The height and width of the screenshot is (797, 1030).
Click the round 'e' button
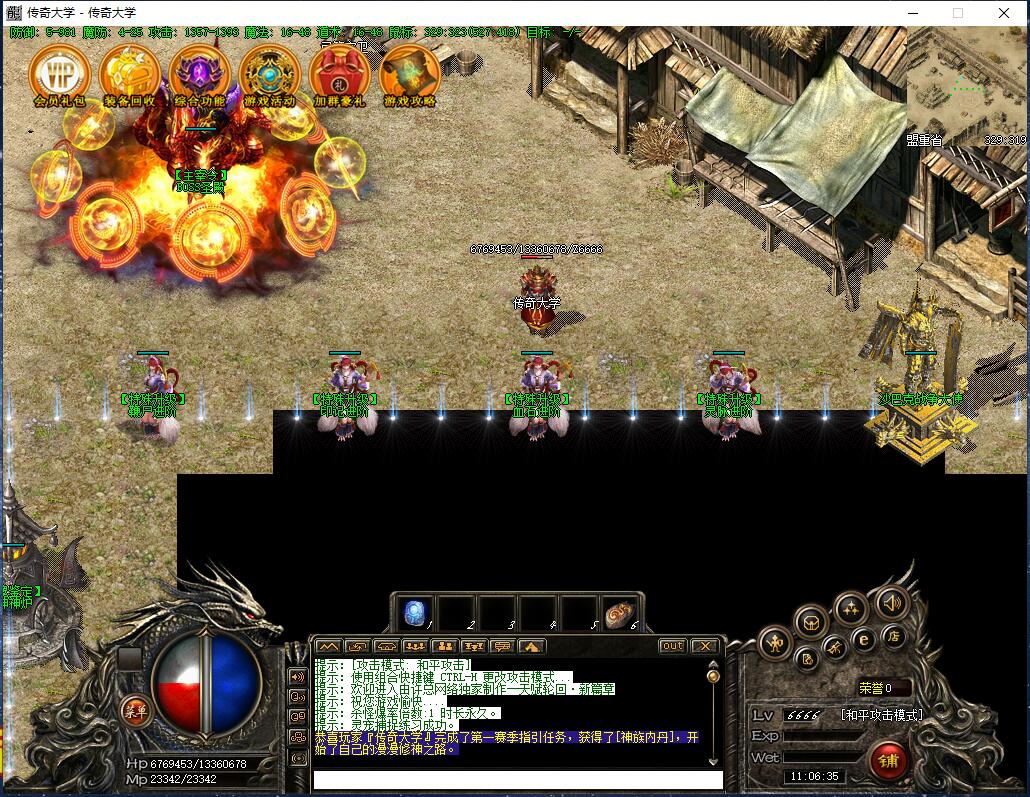click(864, 639)
